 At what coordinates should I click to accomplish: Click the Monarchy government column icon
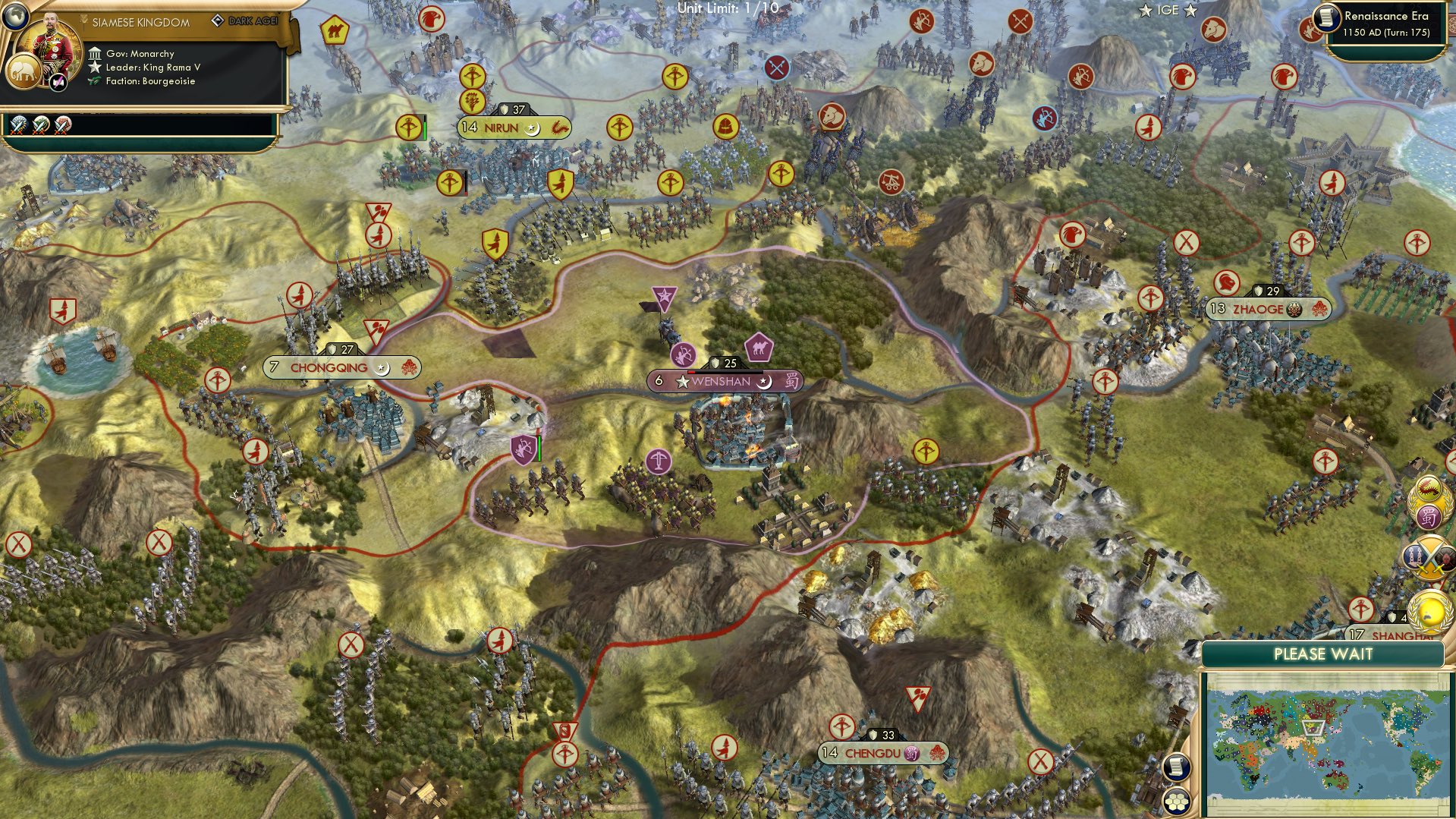point(96,53)
